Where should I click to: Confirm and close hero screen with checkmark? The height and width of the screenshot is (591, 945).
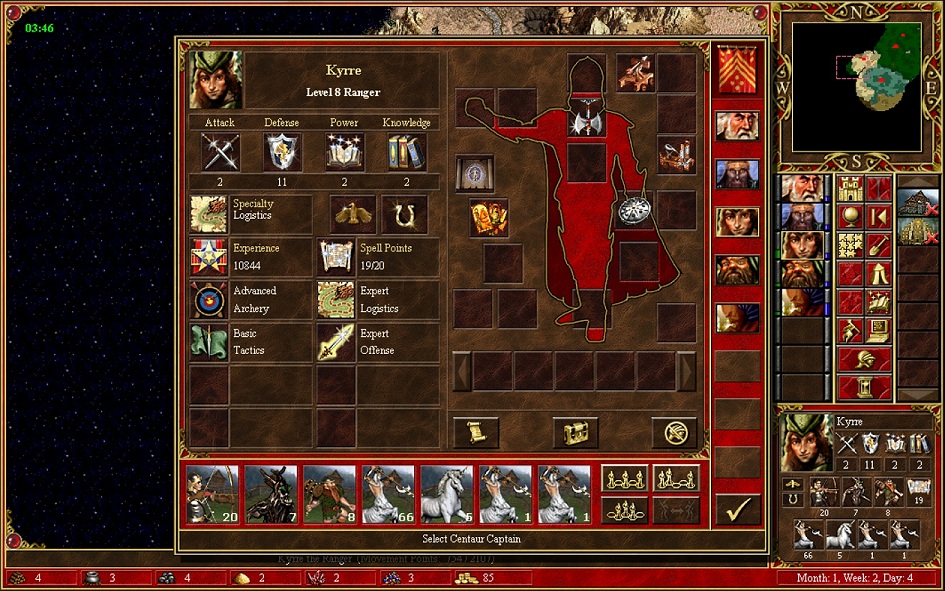pyautogui.click(x=738, y=510)
